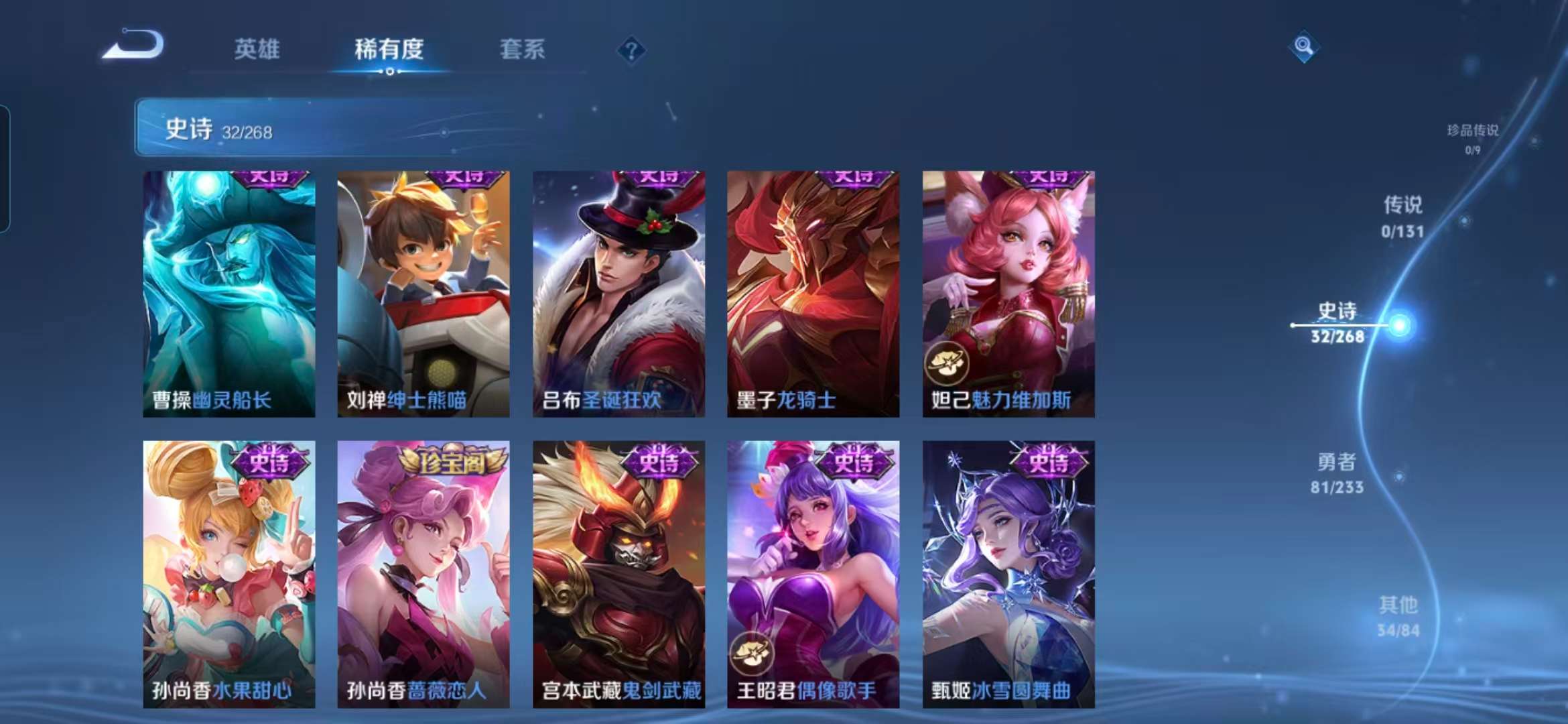Click the question mark help icon
The height and width of the screenshot is (724, 1568).
click(x=632, y=50)
